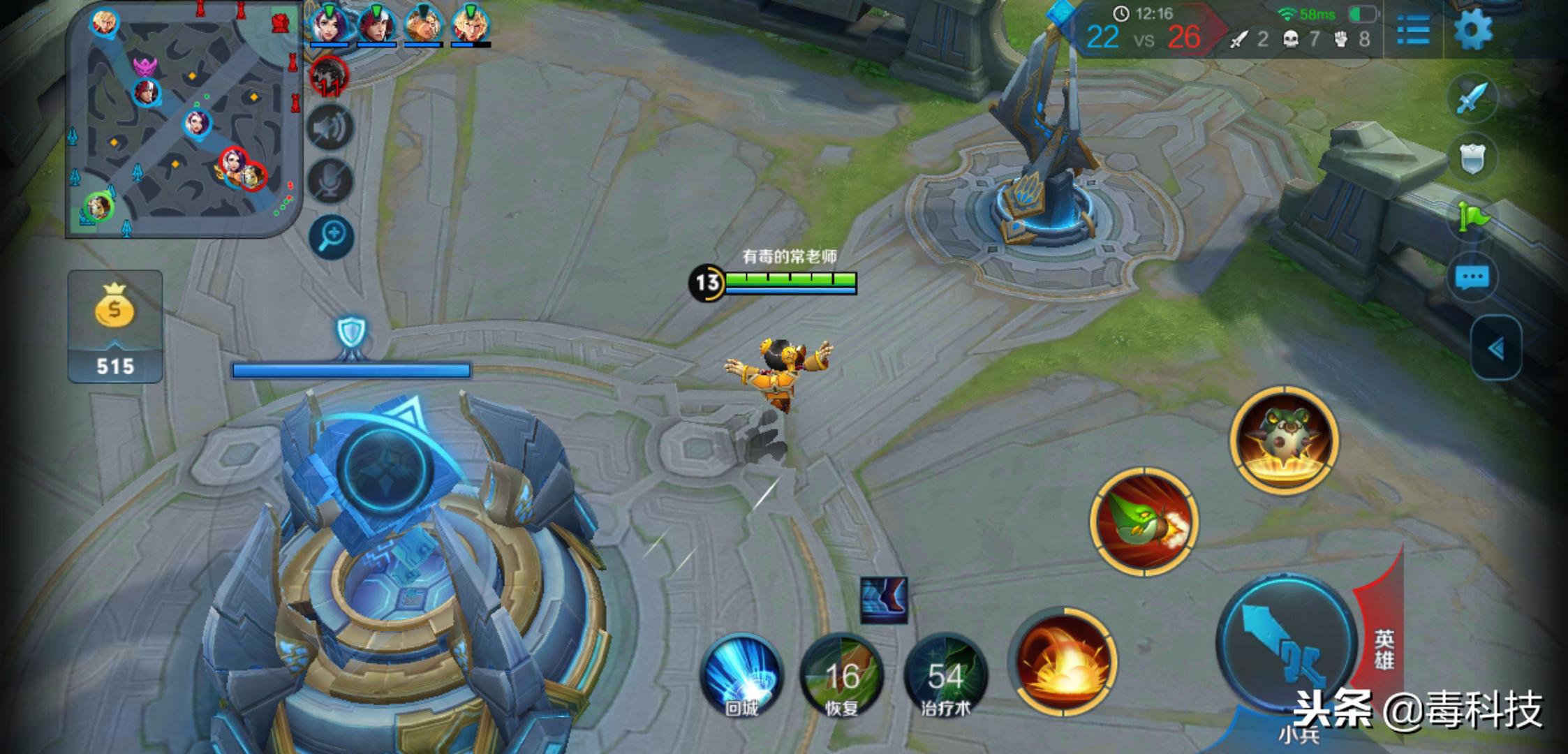Viewport: 1568px width, 754px height.
Task: Use the boots active item icon
Action: click(x=884, y=599)
